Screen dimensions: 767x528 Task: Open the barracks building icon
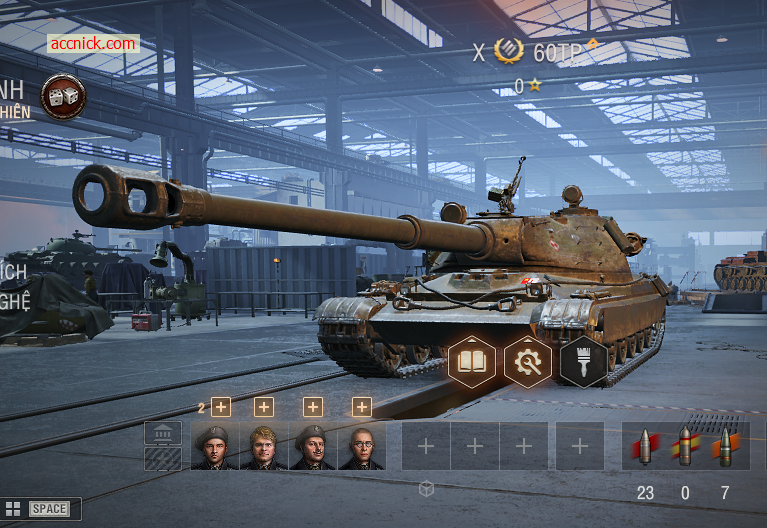tap(163, 433)
